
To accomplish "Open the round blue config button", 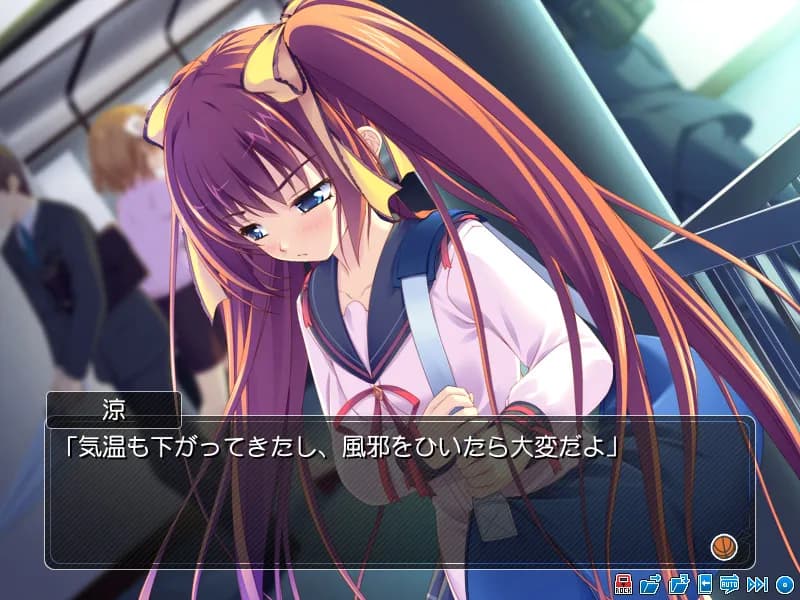I will tap(785, 584).
